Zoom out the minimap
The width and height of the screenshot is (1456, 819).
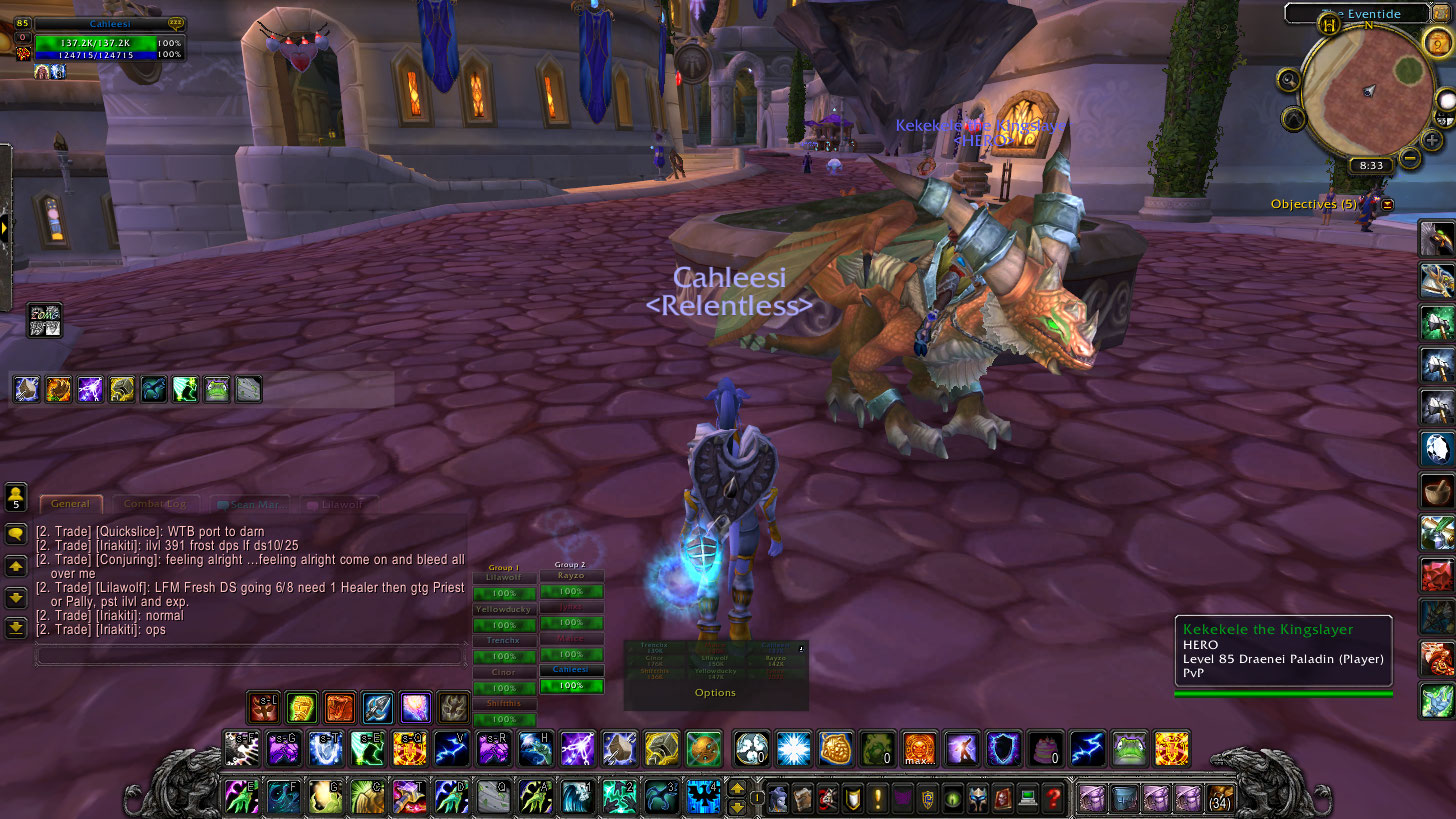(1409, 157)
